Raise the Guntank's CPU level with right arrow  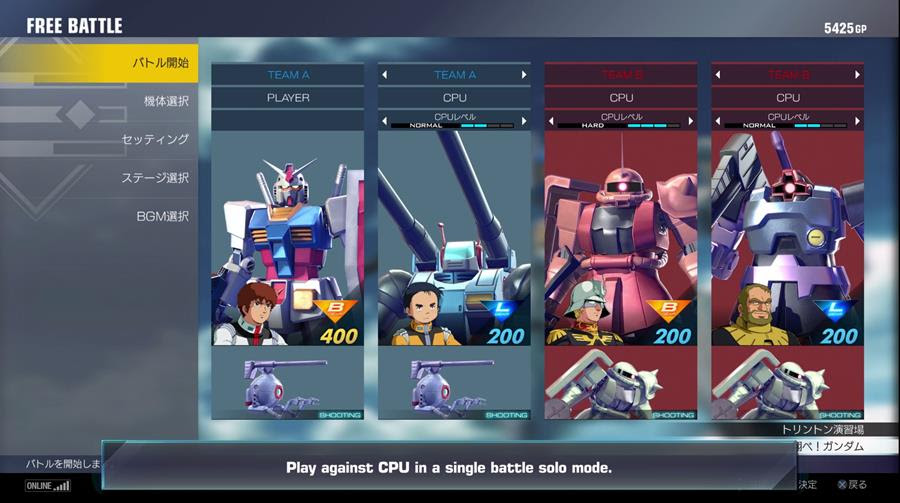(x=523, y=121)
